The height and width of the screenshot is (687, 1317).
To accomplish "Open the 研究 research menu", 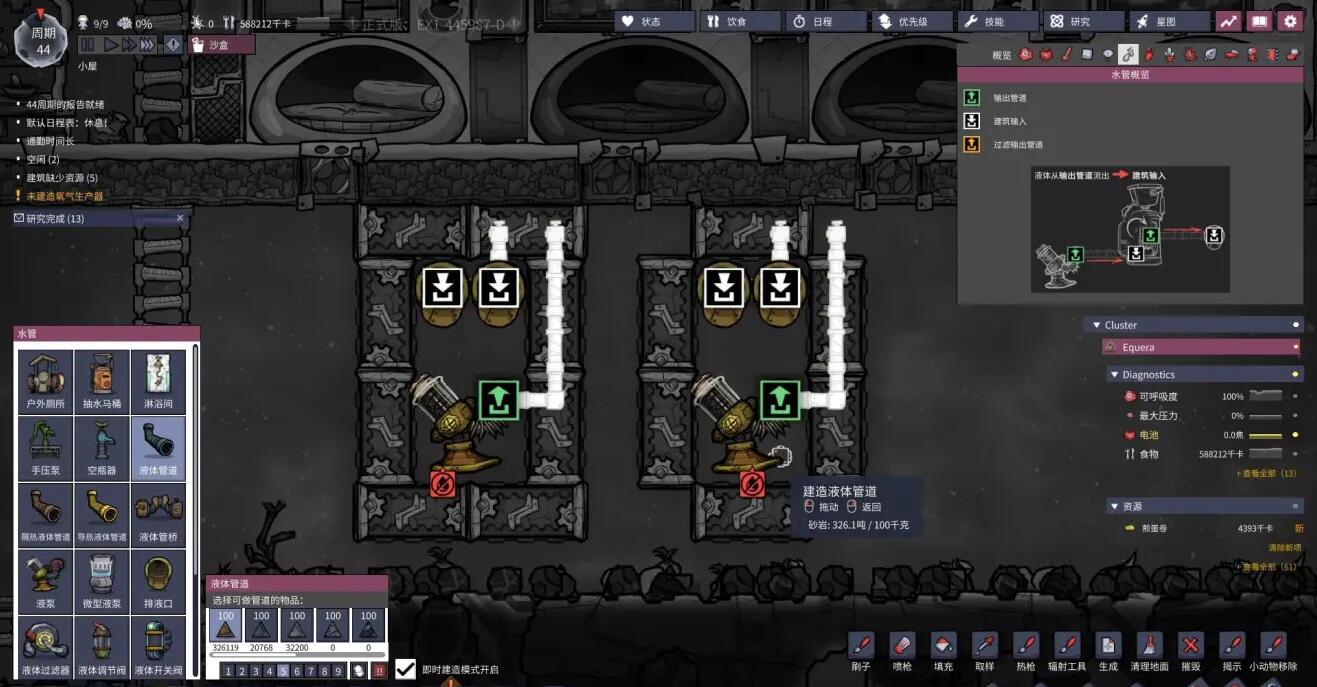I will click(1082, 21).
